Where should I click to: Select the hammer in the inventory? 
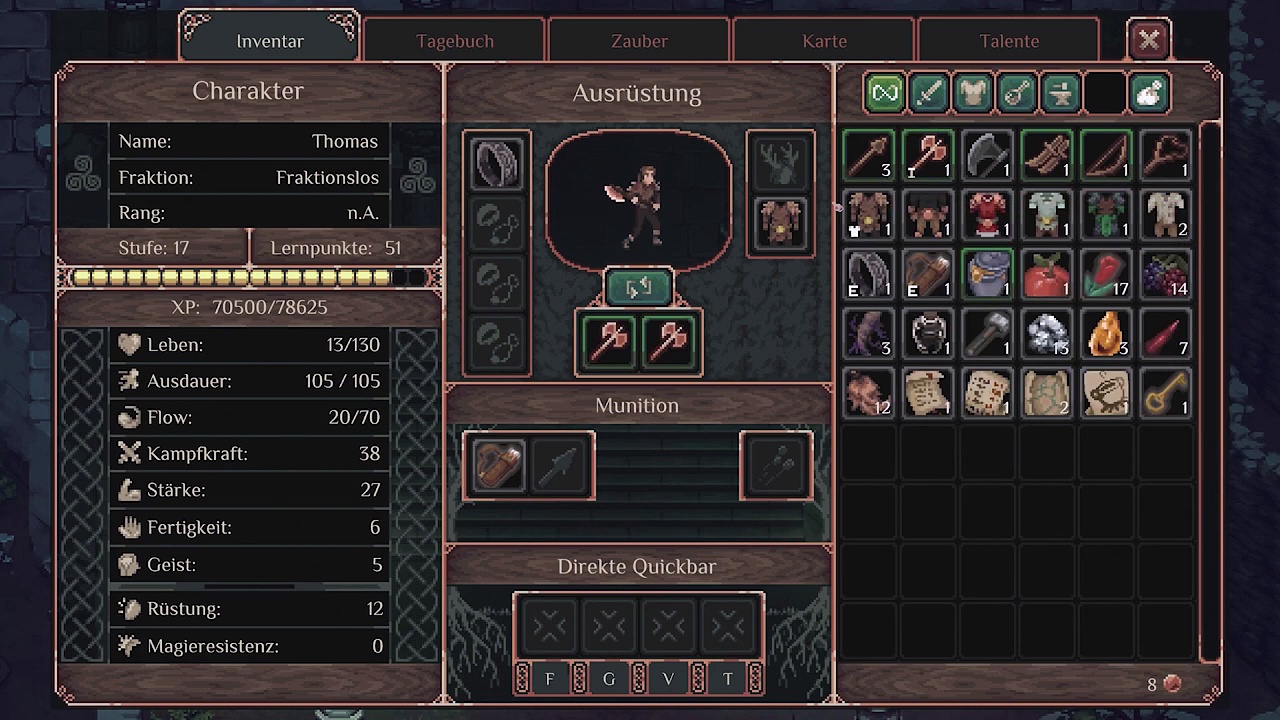(988, 333)
